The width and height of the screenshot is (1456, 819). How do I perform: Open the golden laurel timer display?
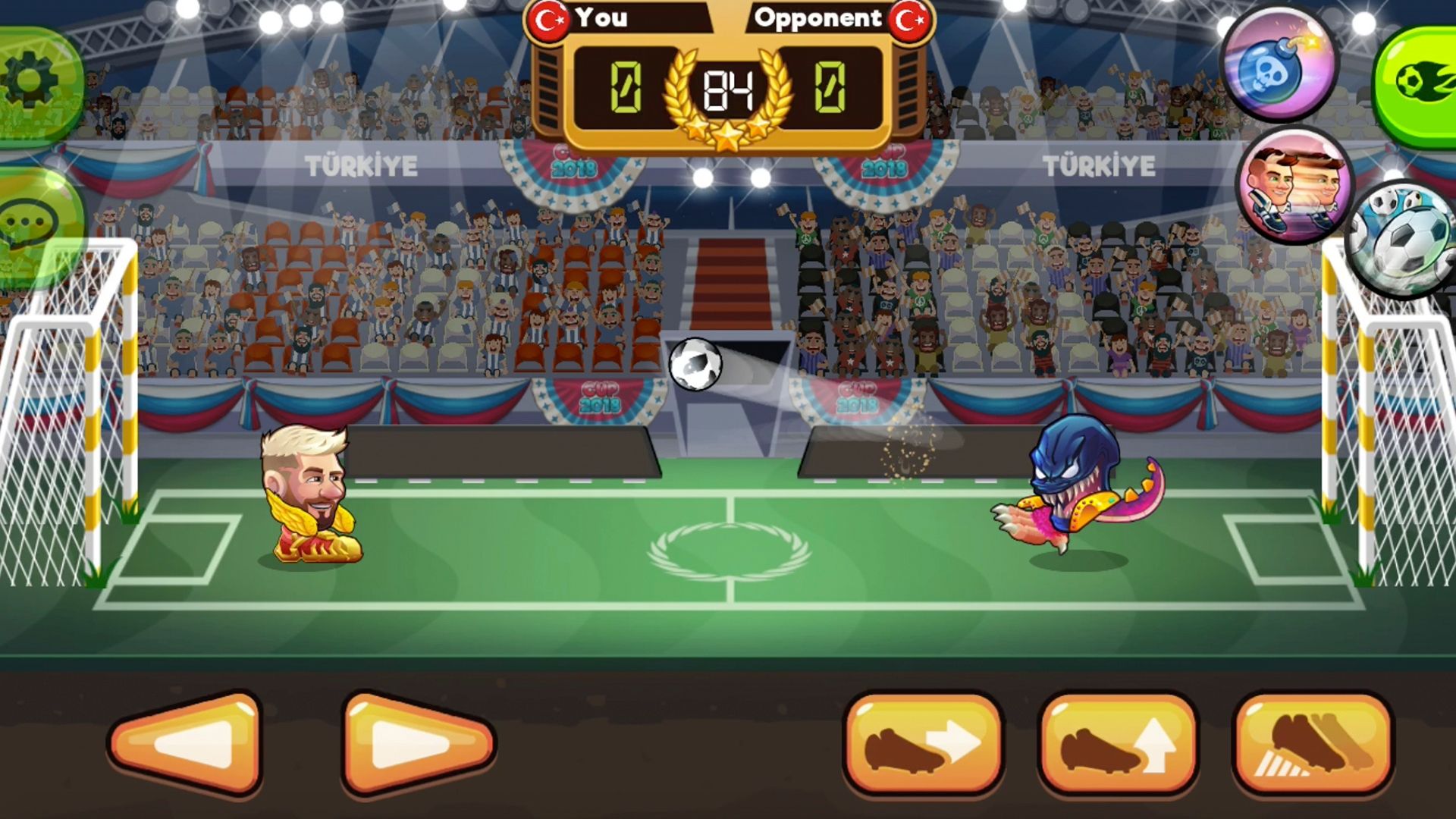pos(726,91)
